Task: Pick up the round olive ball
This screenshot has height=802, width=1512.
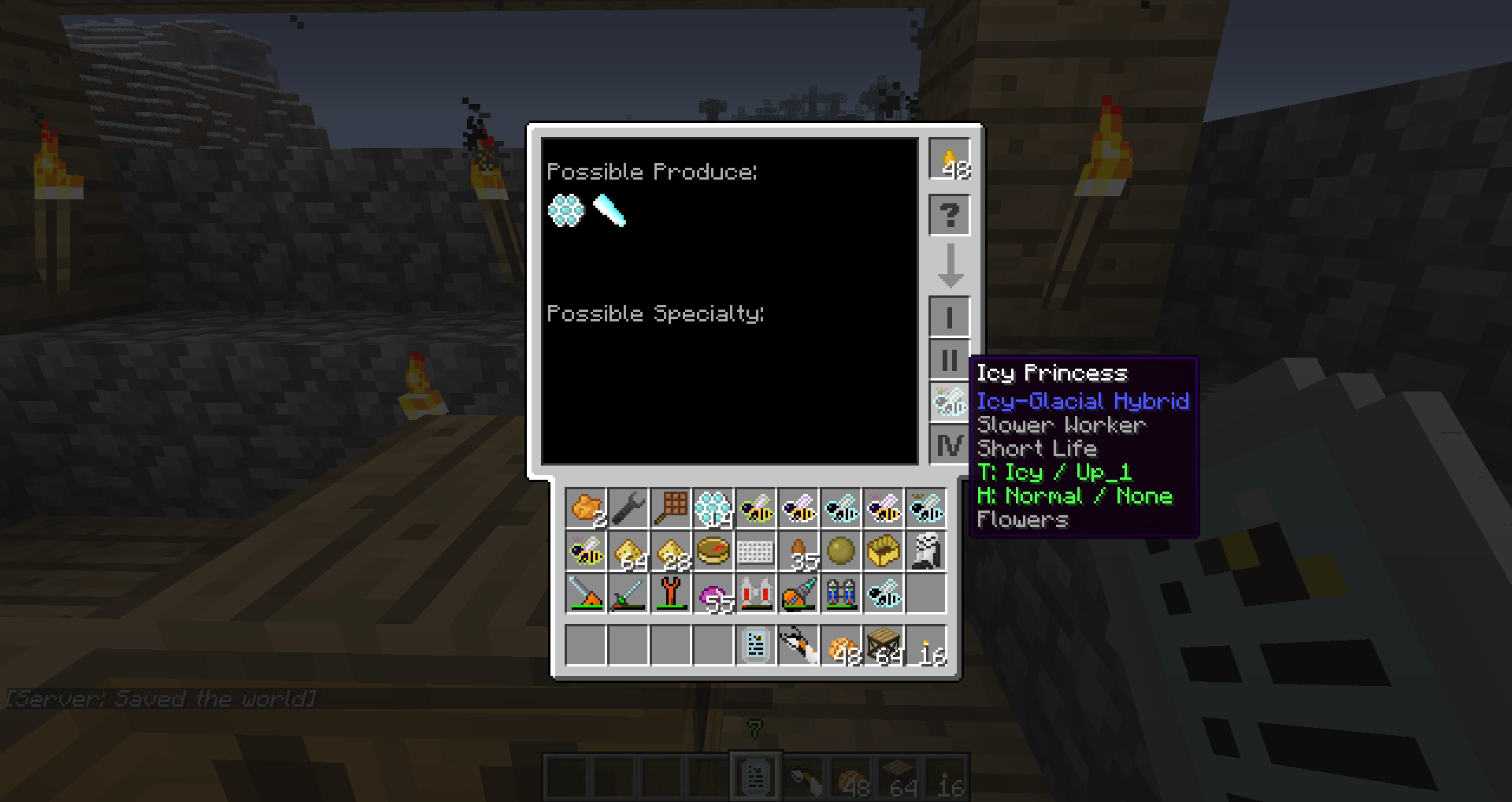Action: (x=841, y=551)
